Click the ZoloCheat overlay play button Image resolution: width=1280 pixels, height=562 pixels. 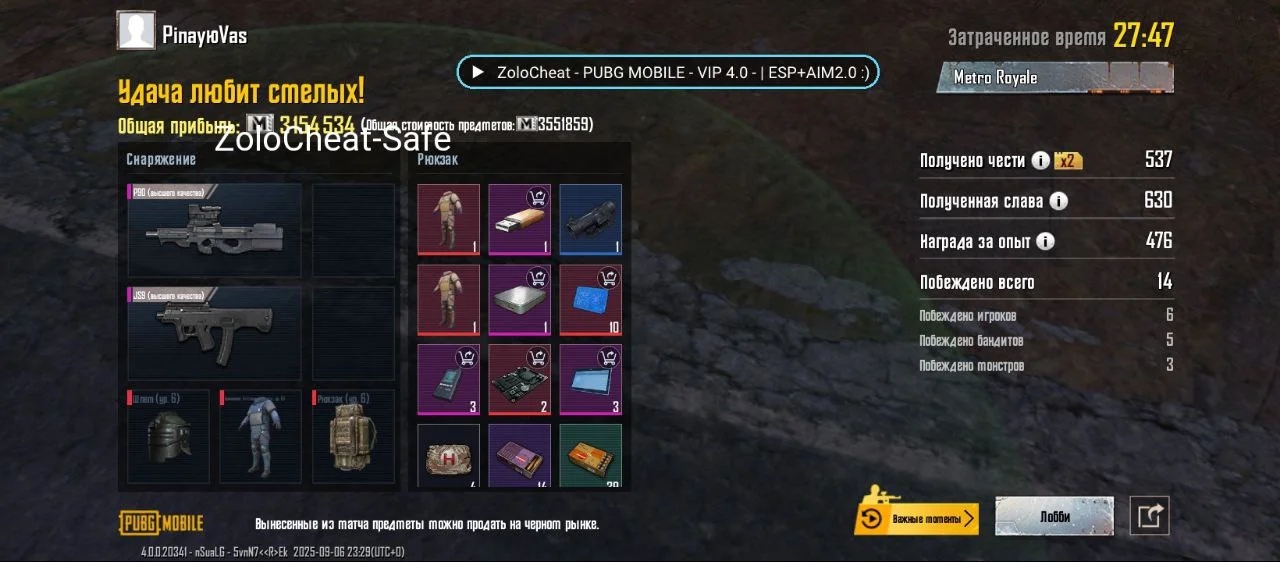478,72
